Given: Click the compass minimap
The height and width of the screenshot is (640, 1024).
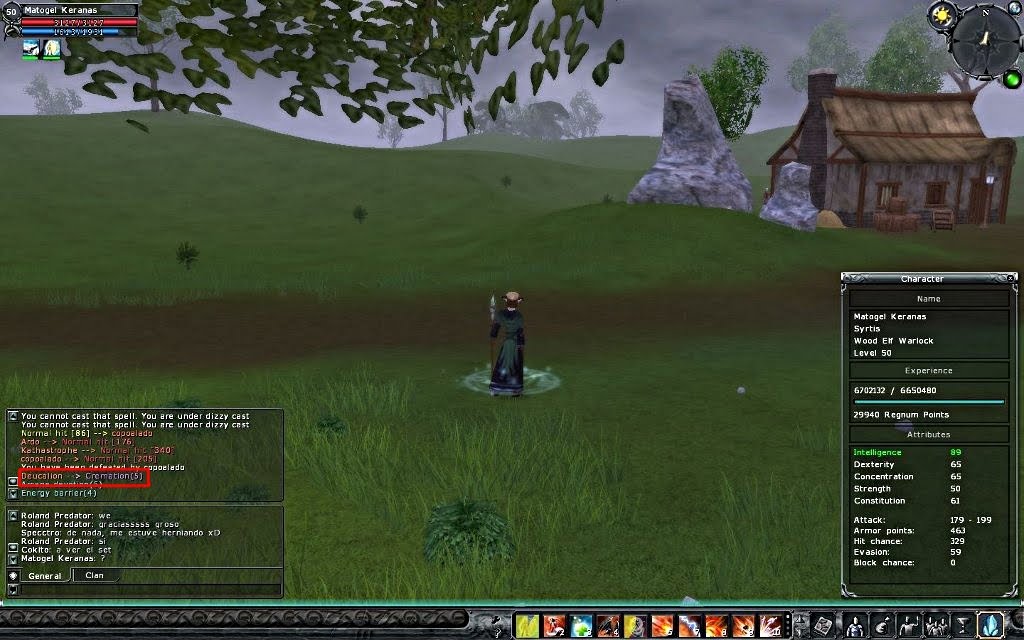Looking at the screenshot, I should click(985, 38).
